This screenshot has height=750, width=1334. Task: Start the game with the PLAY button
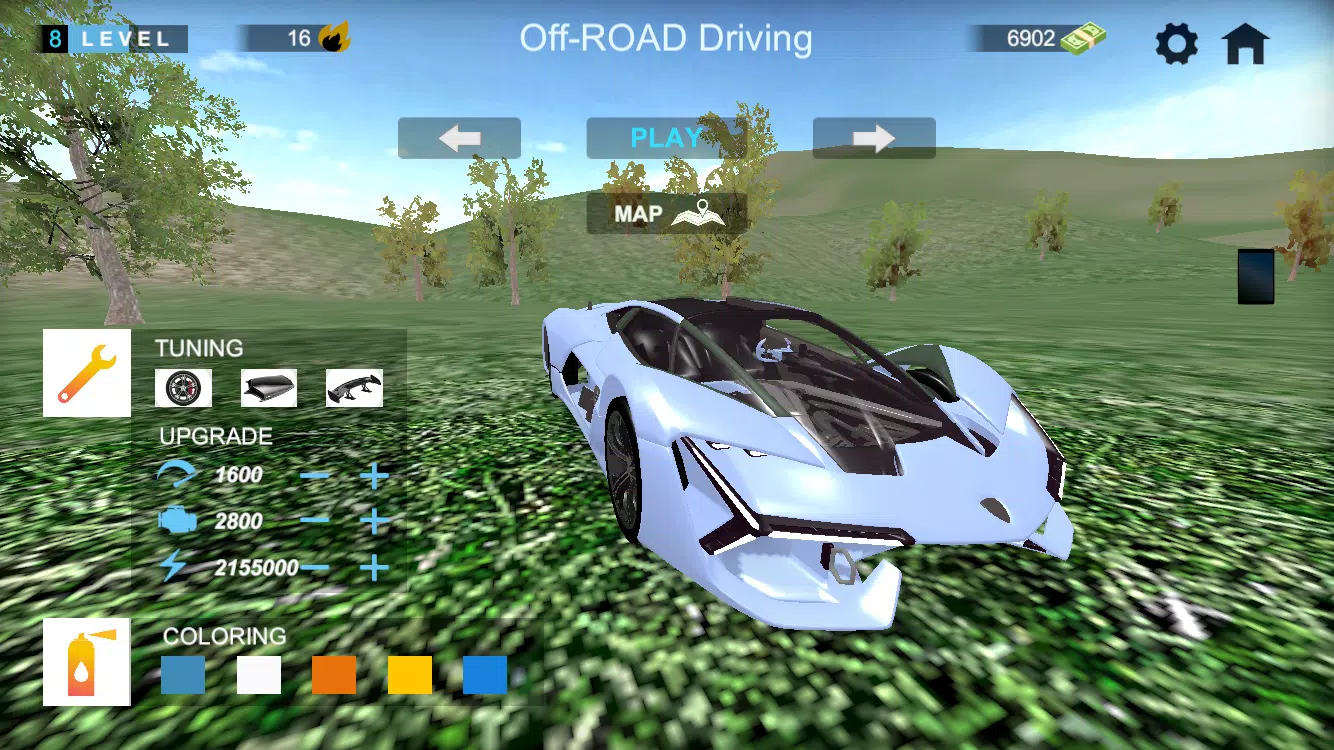(x=666, y=138)
